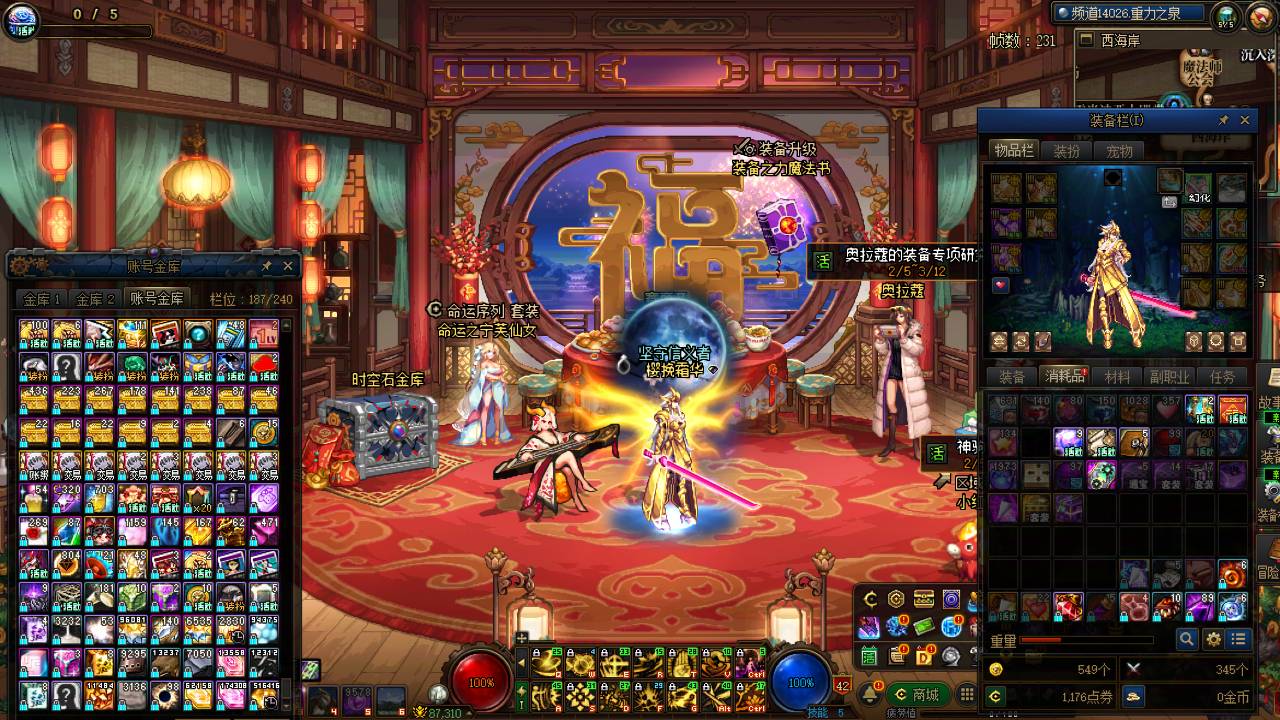Switch to the 装扮 avatar tab

[1067, 151]
